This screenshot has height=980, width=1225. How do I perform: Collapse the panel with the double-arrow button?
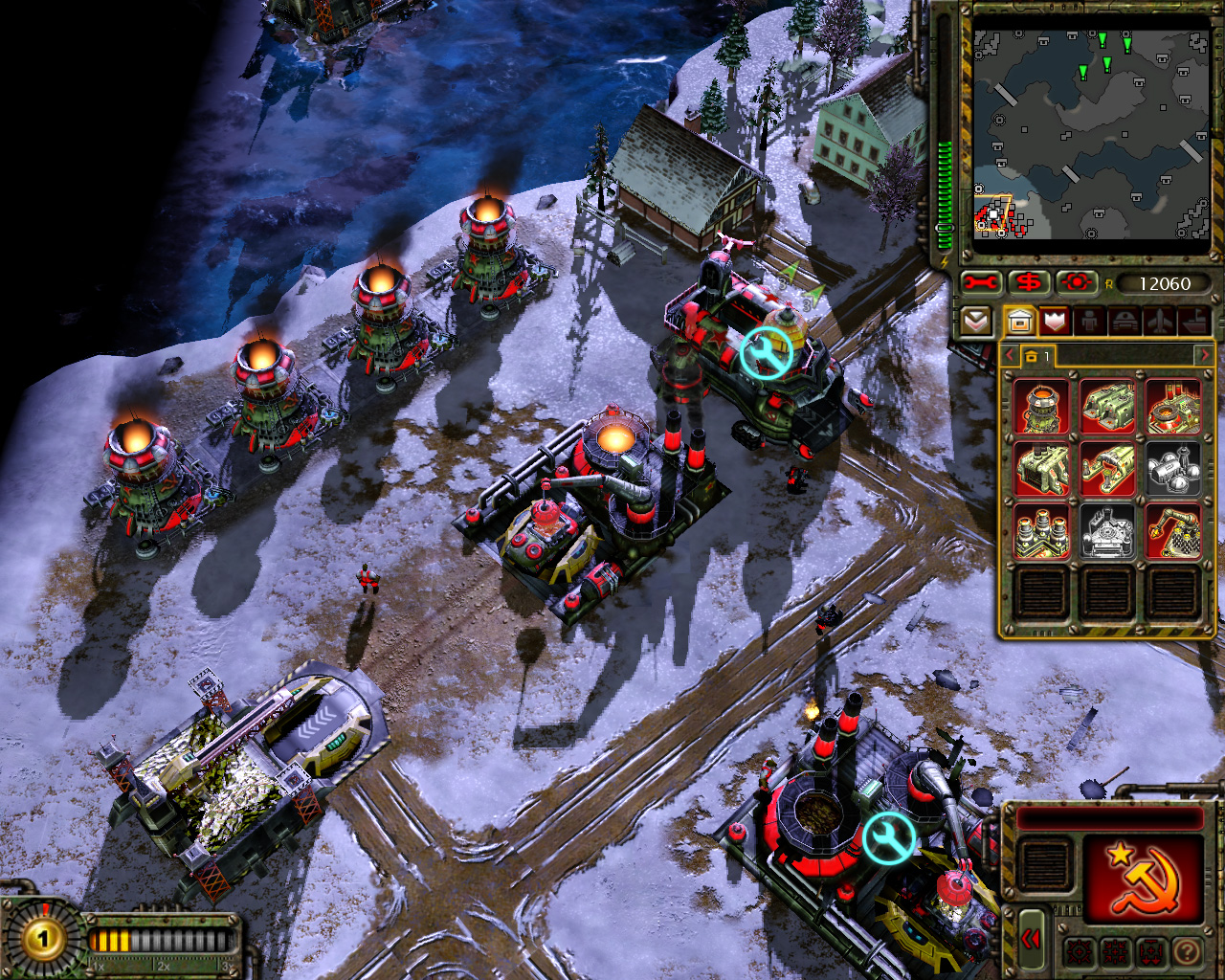point(1030,939)
